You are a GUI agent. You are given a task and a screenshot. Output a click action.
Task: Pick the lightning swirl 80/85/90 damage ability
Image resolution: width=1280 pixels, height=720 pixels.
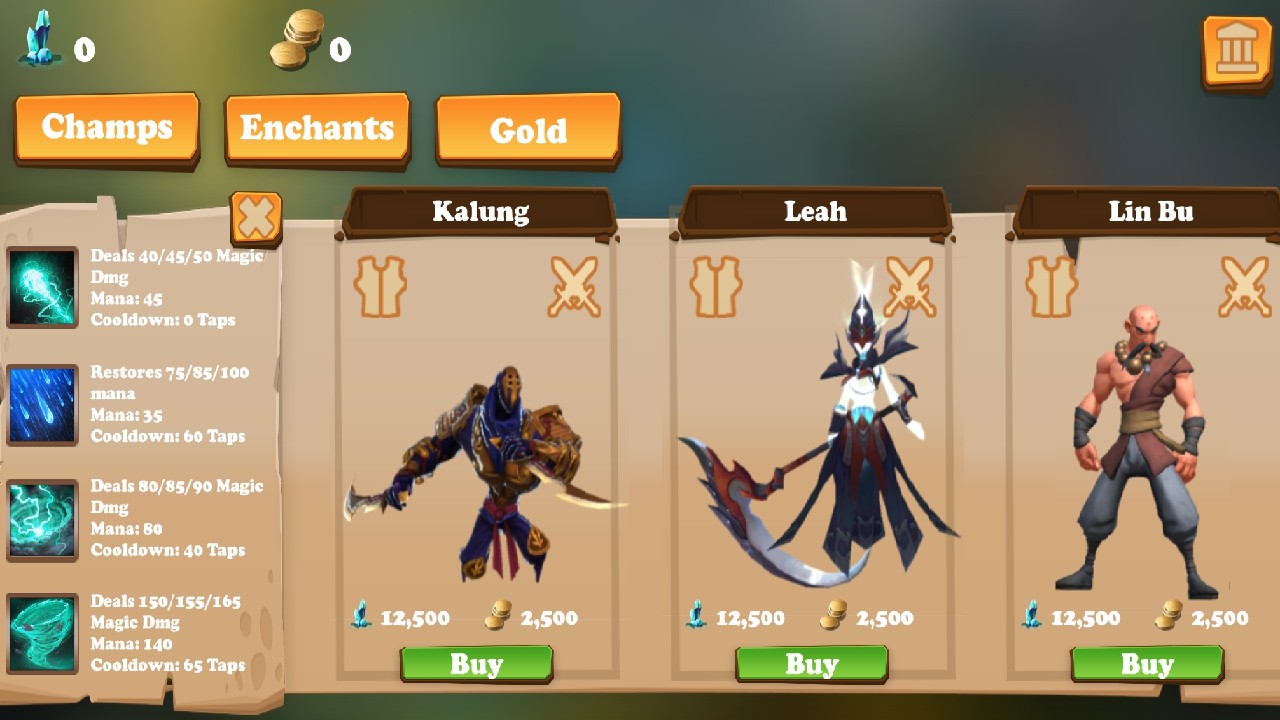(42, 520)
